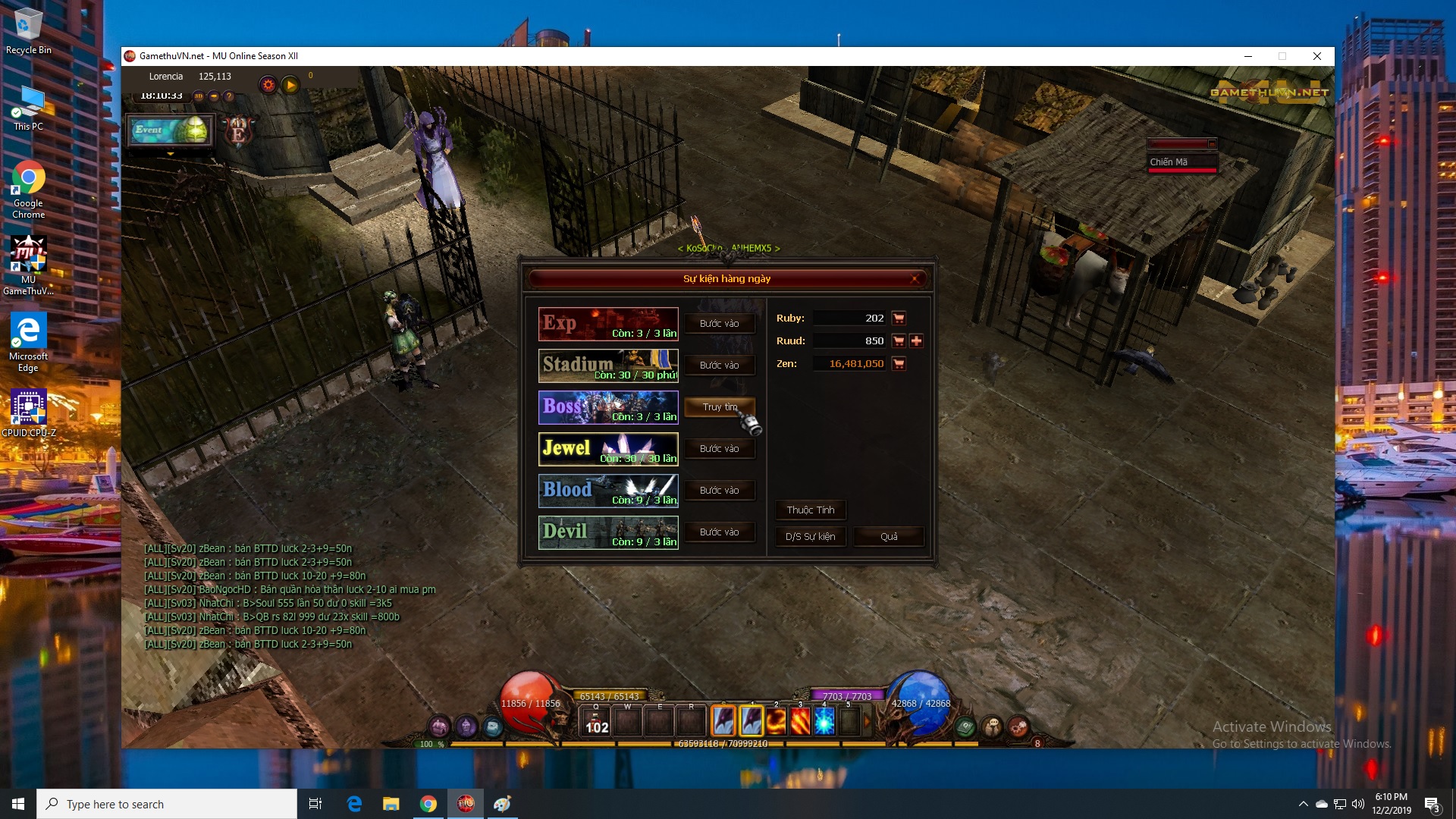The width and height of the screenshot is (1456, 819).
Task: Enter the Blood event
Action: (719, 491)
